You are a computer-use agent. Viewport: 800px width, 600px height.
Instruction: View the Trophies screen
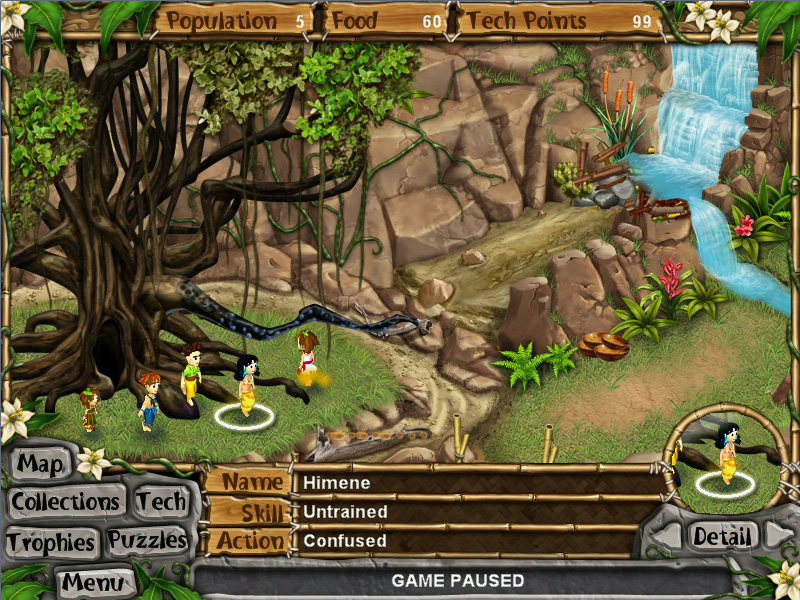(x=50, y=542)
